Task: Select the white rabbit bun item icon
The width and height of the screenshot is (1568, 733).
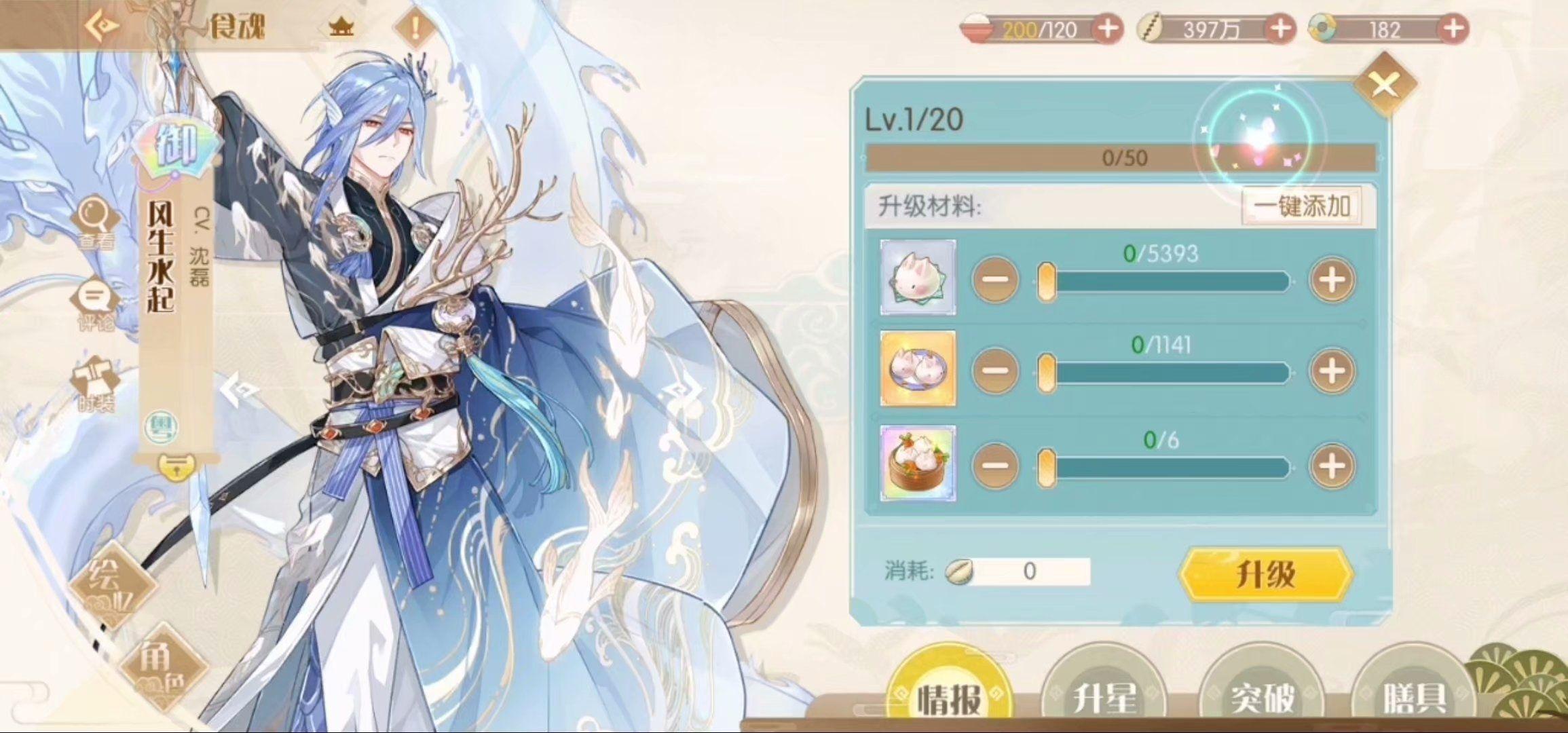Action: [918, 277]
